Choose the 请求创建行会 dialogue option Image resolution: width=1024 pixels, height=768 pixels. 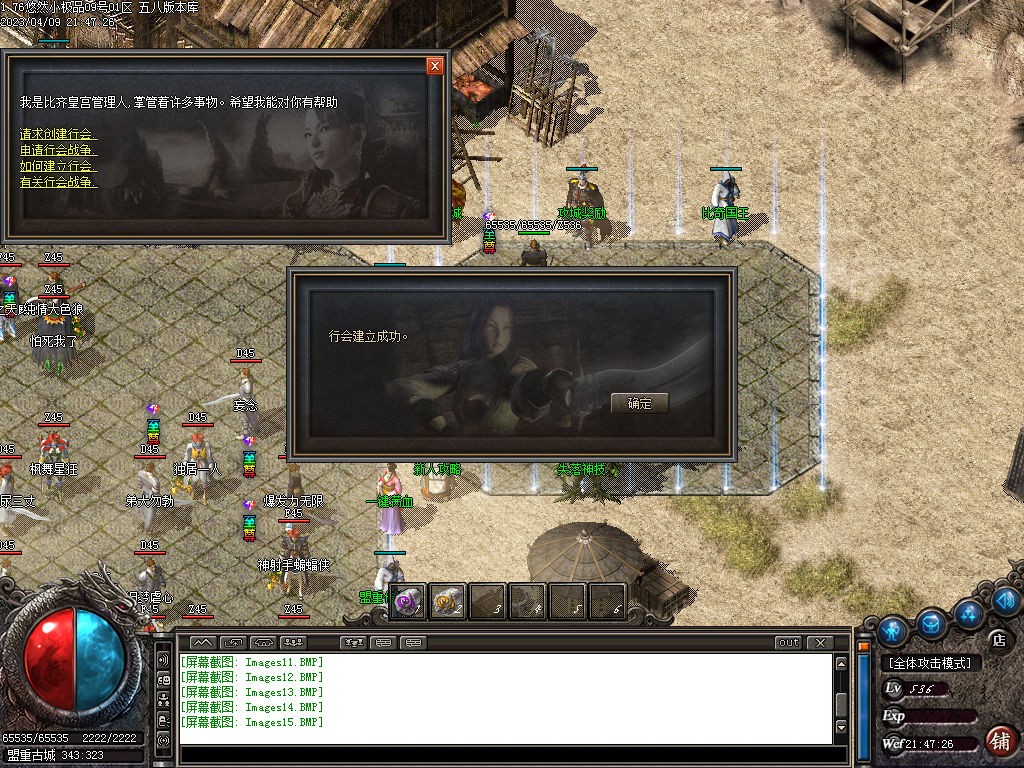click(x=59, y=134)
